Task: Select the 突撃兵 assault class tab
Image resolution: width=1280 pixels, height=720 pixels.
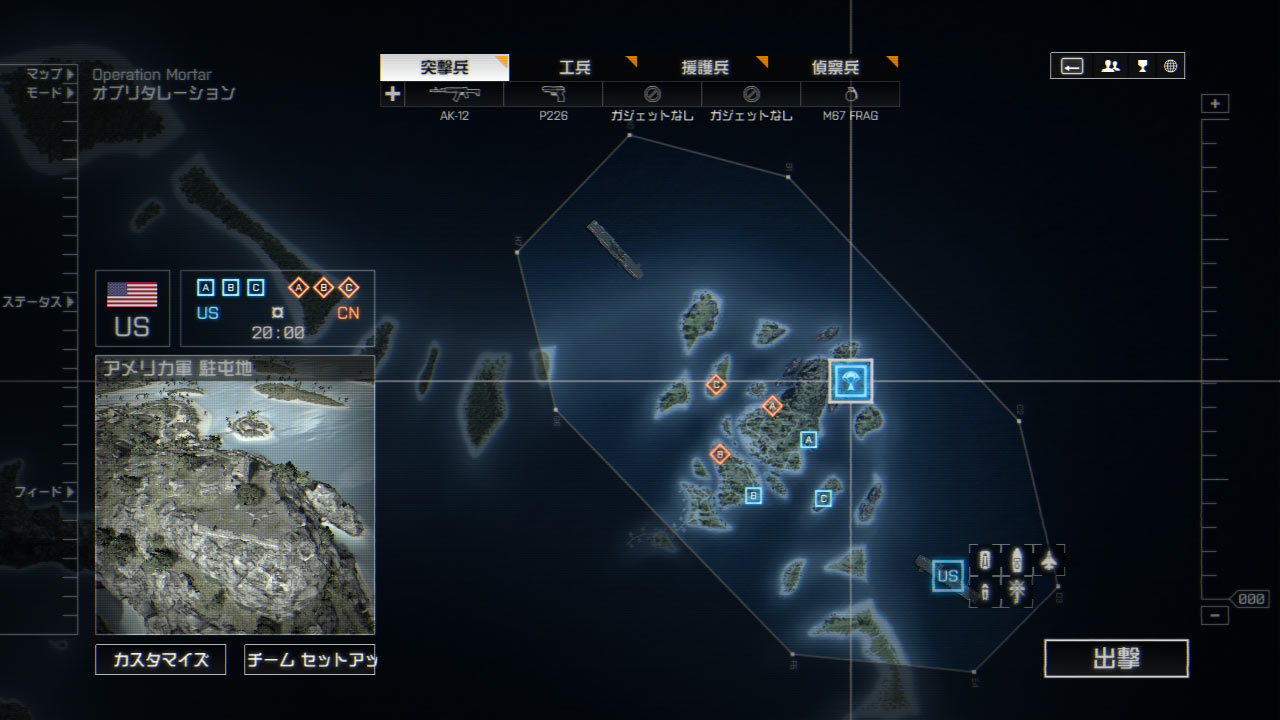Action: click(x=444, y=68)
